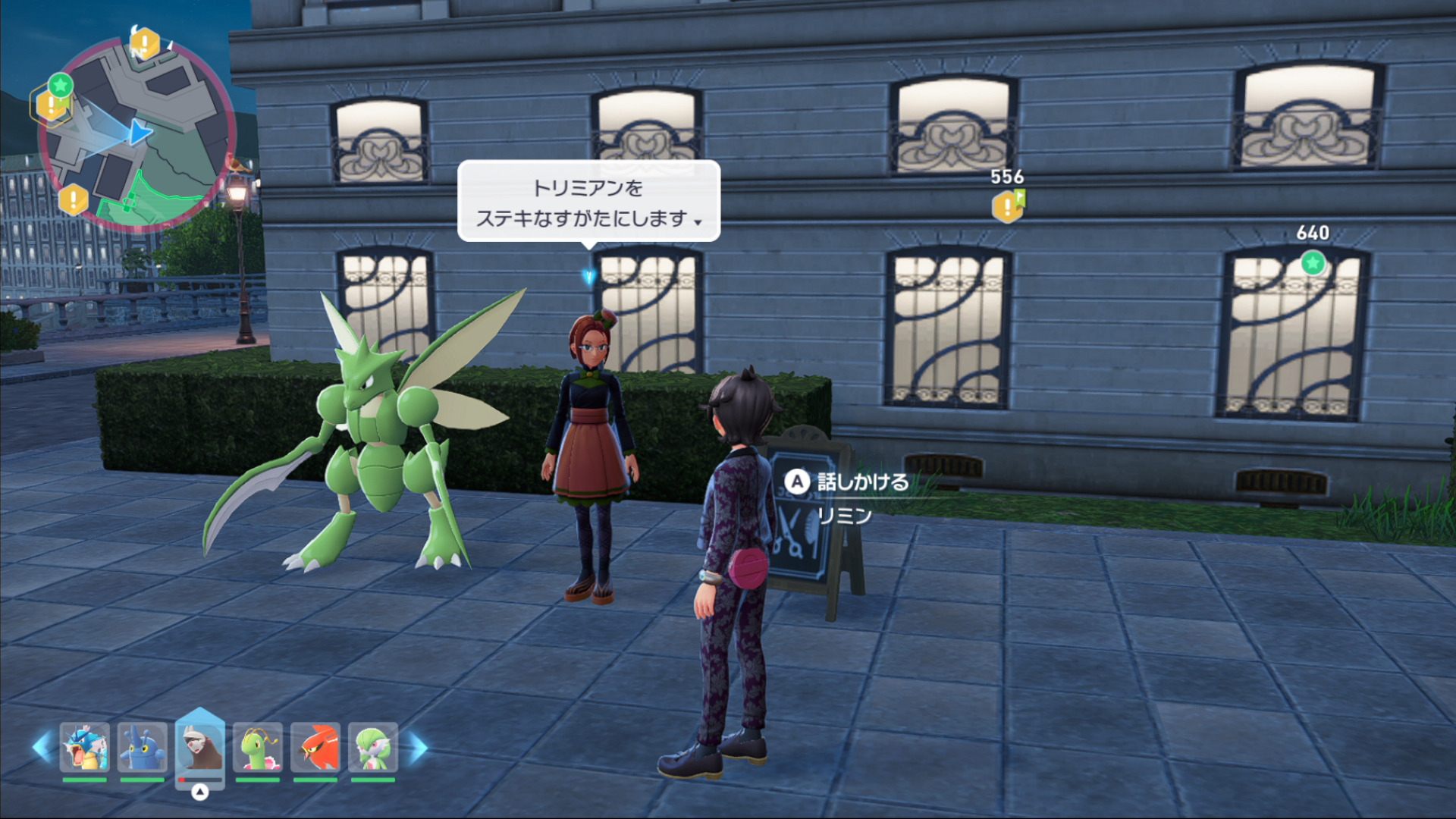This screenshot has height=819, width=1456.
Task: Click the green star marker on the minimap
Action: point(61,84)
